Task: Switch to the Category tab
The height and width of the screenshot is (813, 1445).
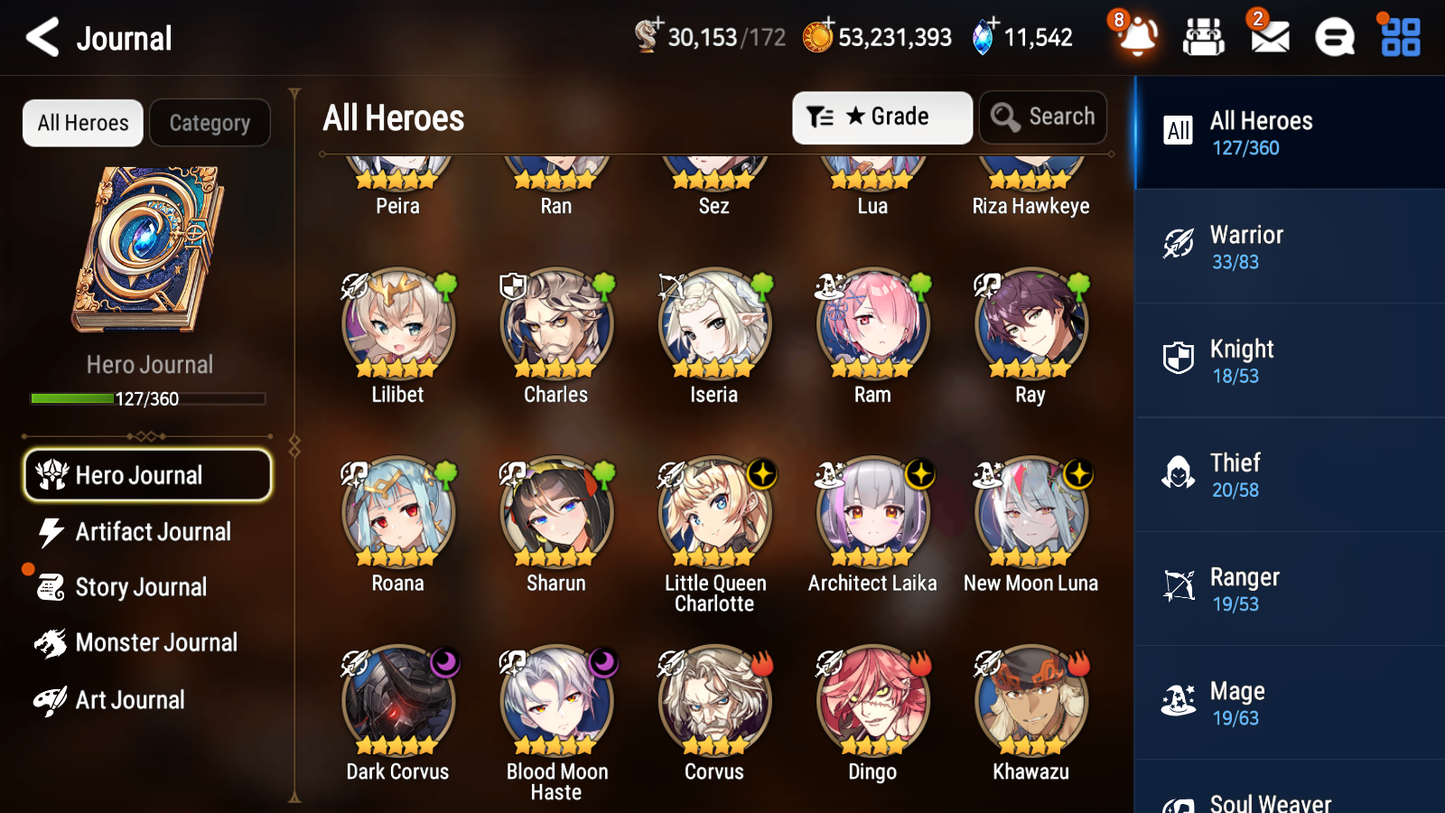Action: point(210,122)
